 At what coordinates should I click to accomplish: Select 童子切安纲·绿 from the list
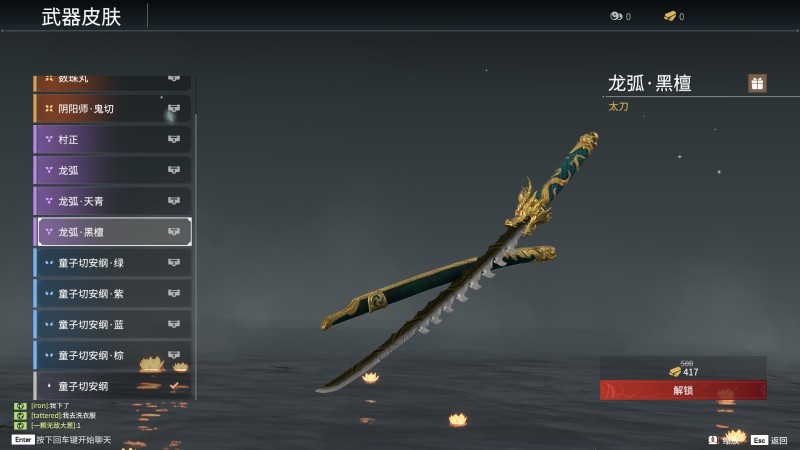[112, 263]
